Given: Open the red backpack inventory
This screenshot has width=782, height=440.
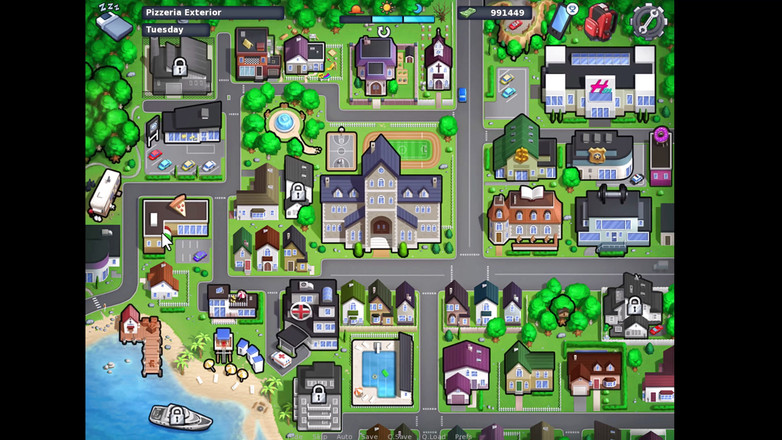Looking at the screenshot, I should 599,19.
